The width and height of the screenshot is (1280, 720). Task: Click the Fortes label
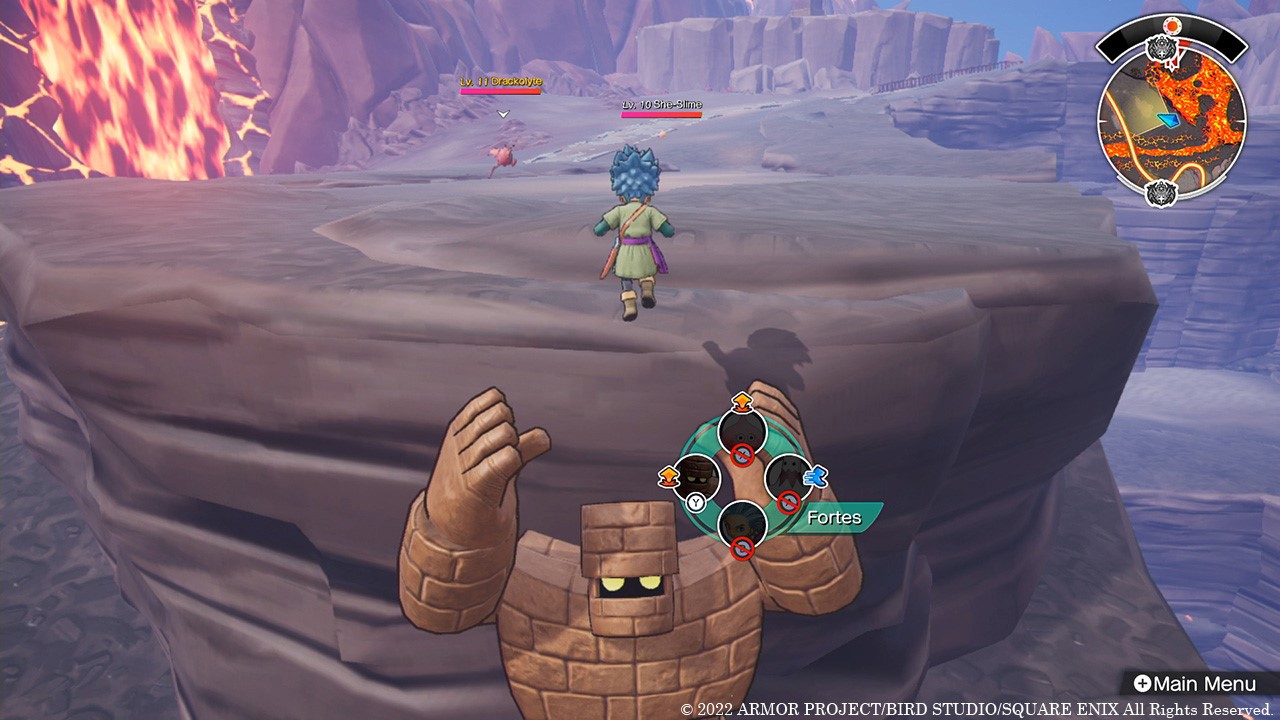834,517
